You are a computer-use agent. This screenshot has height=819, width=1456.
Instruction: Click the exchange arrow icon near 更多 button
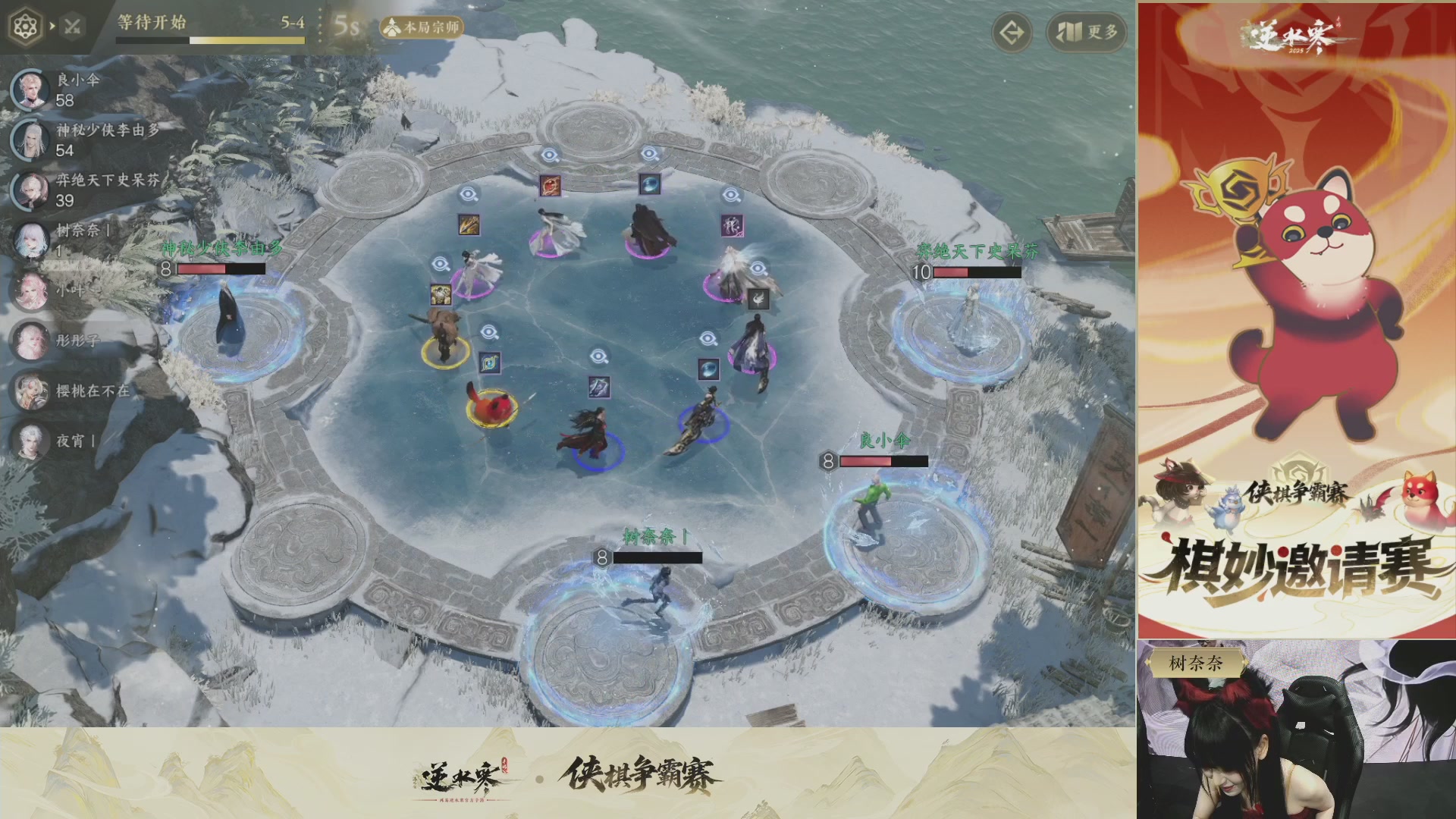click(1013, 33)
